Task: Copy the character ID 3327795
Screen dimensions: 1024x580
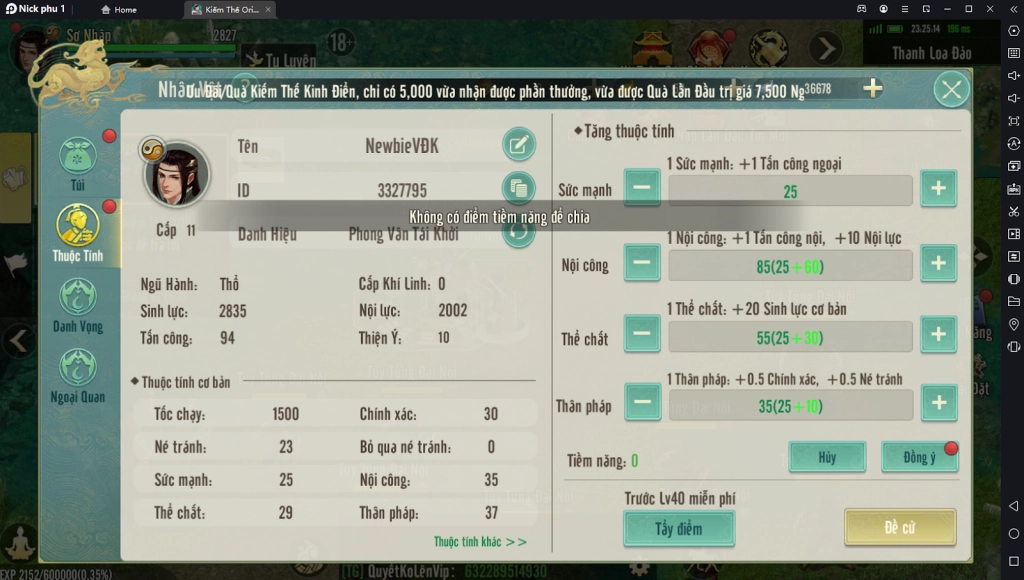Action: click(517, 189)
